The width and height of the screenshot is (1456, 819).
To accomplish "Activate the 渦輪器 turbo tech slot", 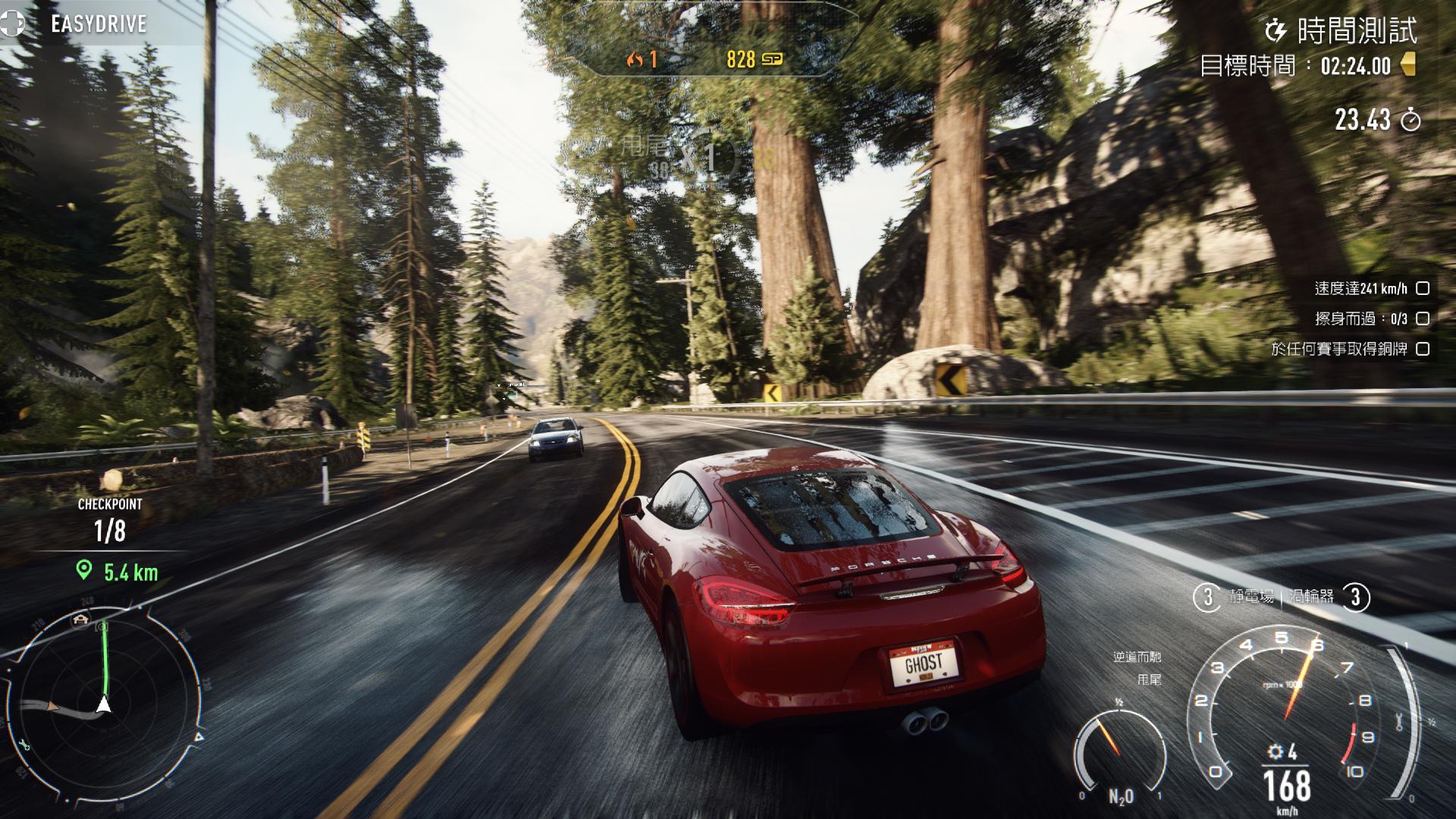I will pos(1329,598).
